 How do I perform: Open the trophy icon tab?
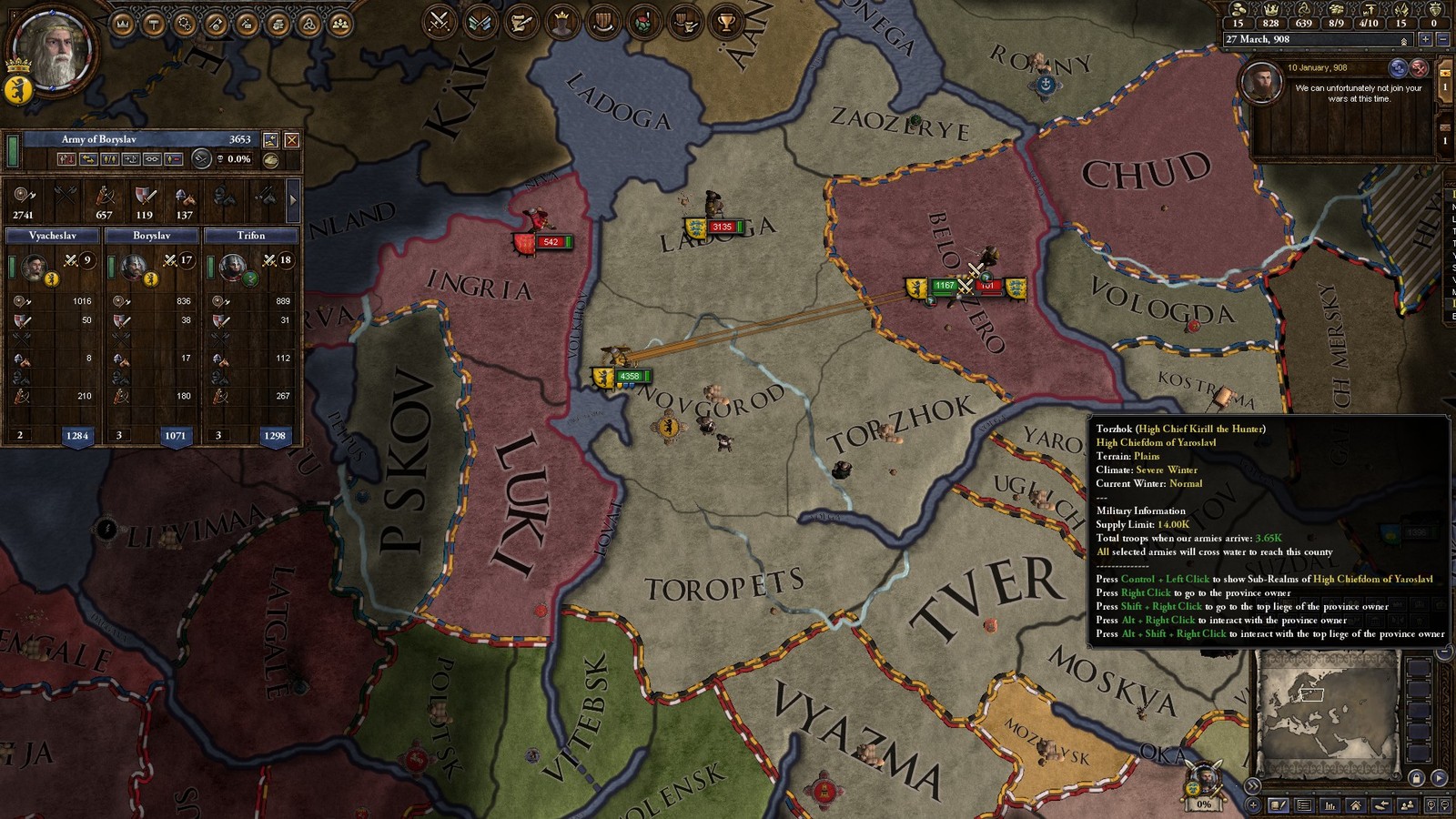click(726, 22)
